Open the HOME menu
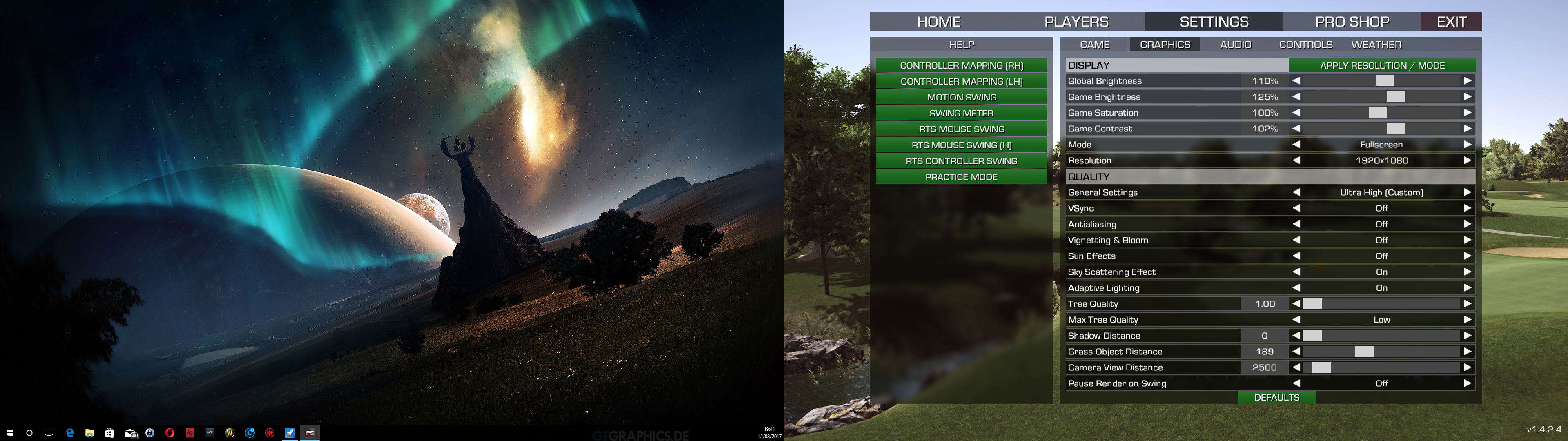The height and width of the screenshot is (441, 1568). coord(939,22)
